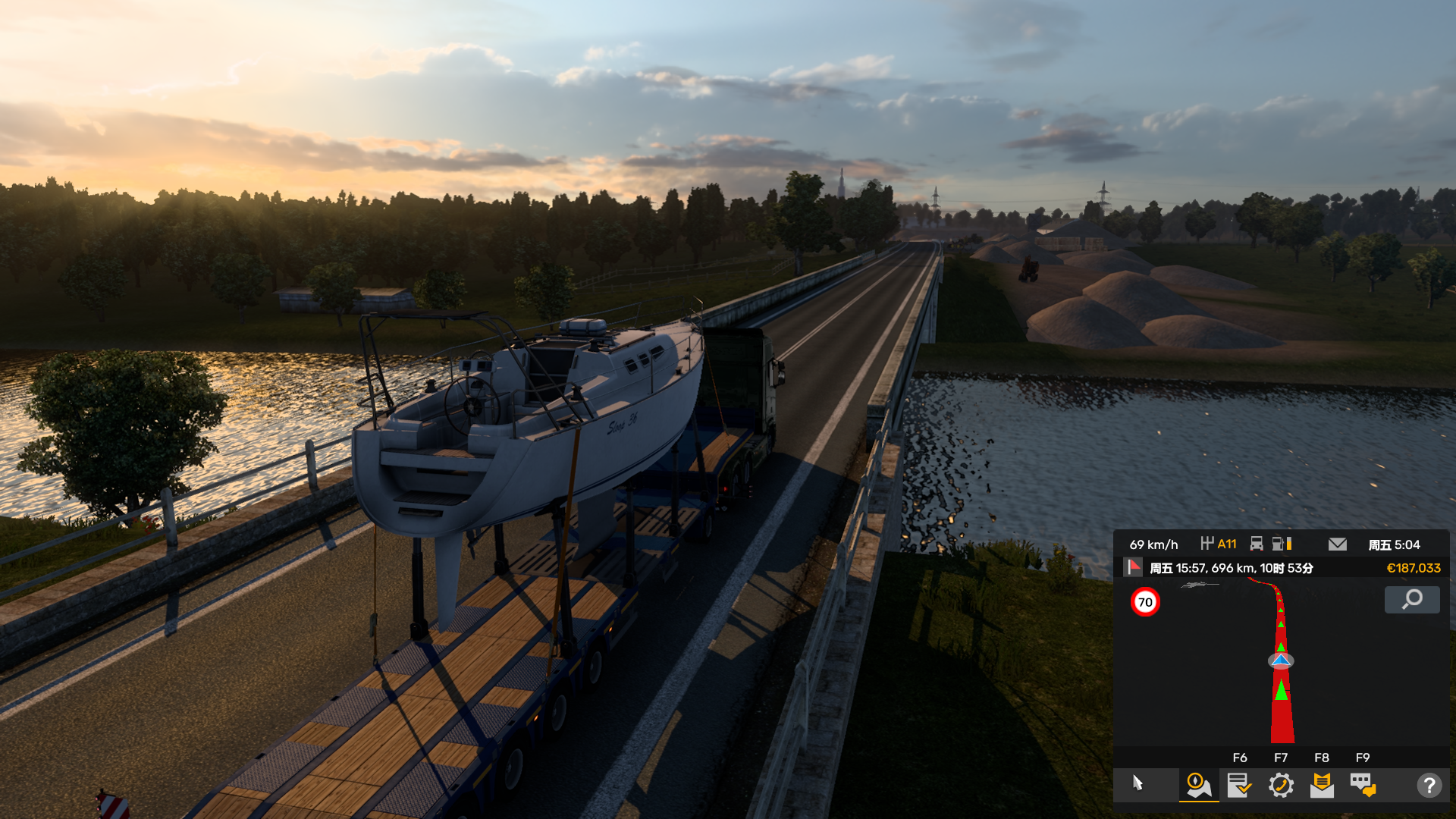Screen dimensions: 1456x819
Task: Click the envelope mail icon in the top bar
Action: [1337, 544]
